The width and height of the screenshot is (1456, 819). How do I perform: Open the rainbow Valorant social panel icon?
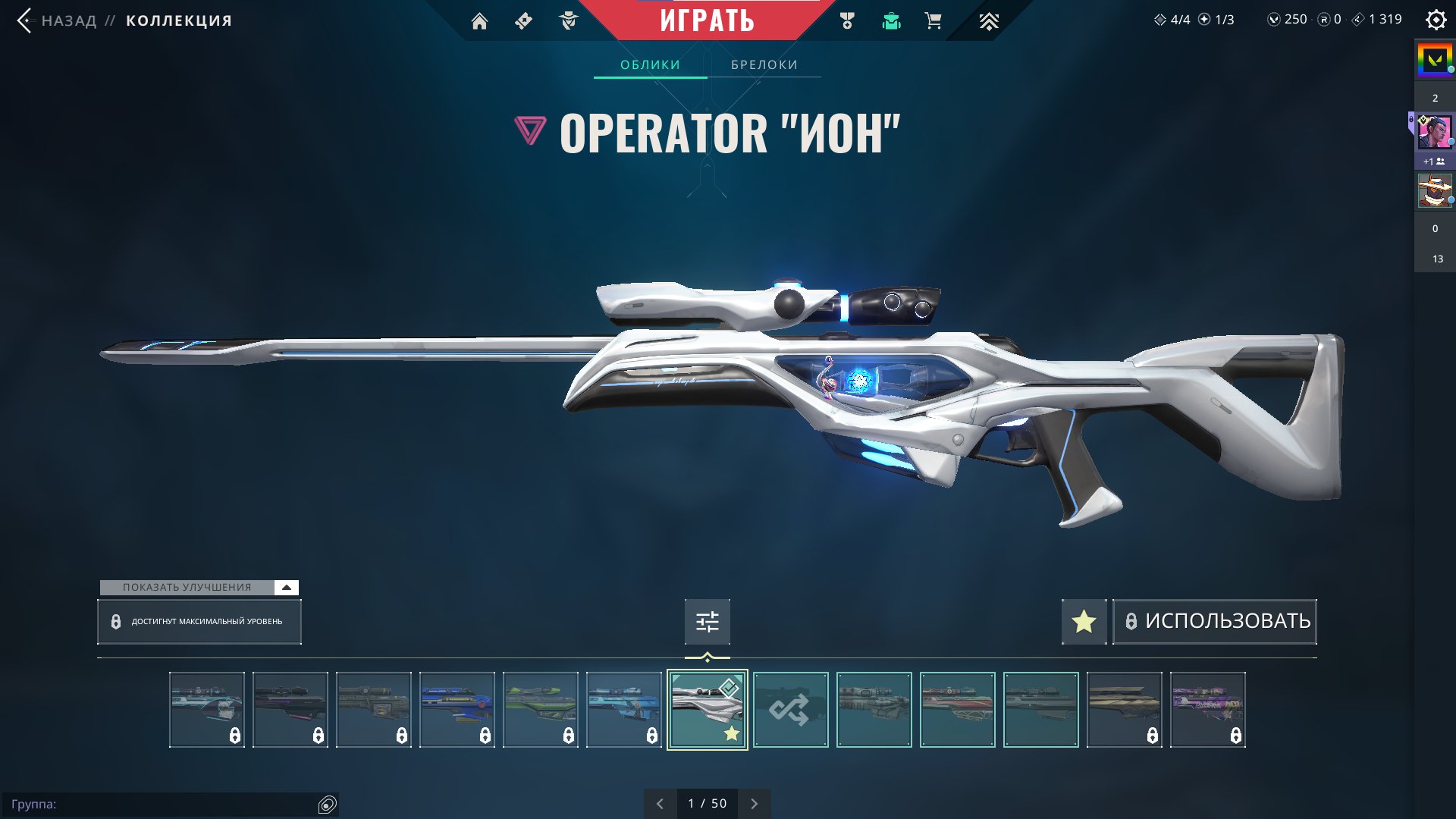(x=1435, y=59)
